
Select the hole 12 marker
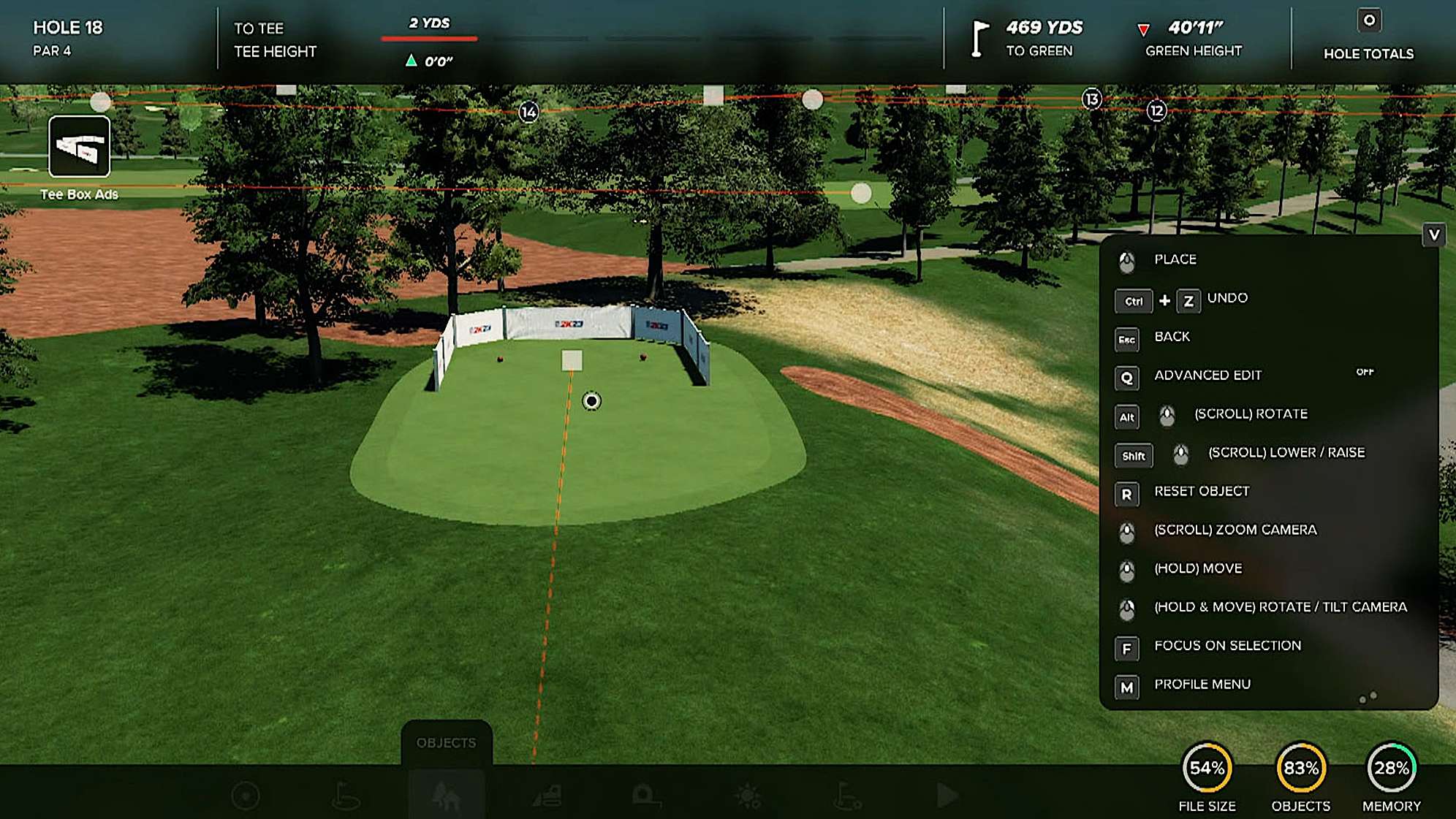[x=1156, y=111]
